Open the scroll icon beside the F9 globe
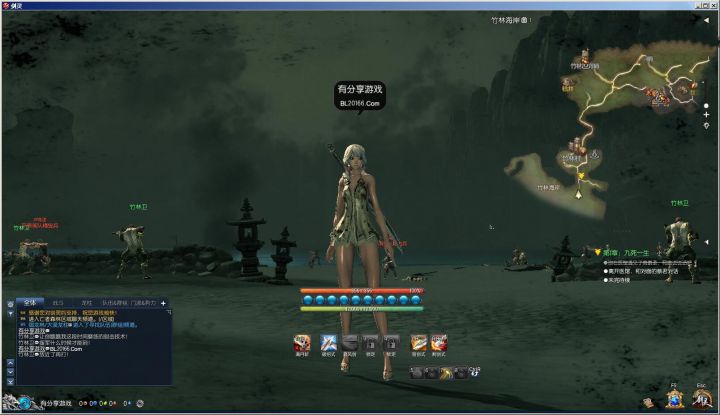720x415 pixels. point(649,402)
